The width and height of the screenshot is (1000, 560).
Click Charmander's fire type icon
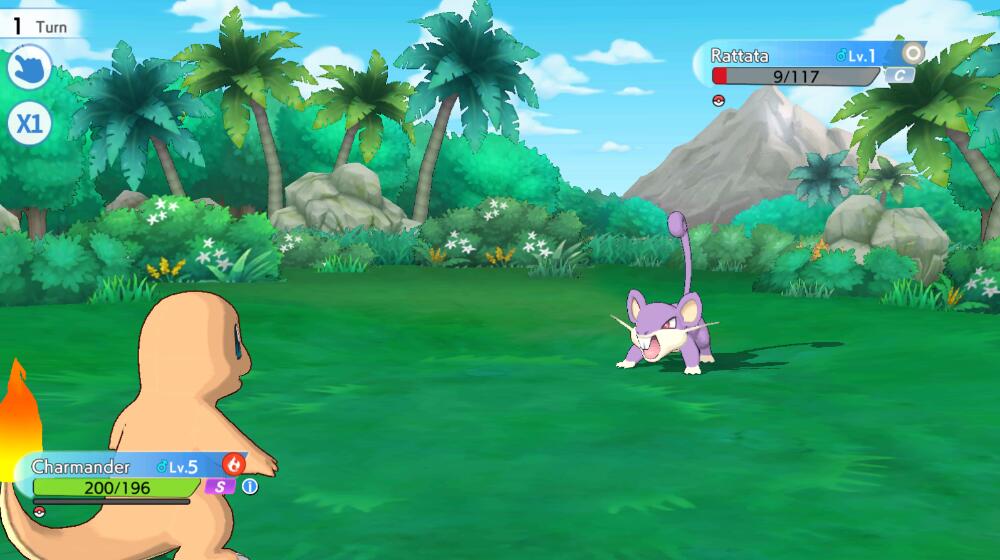pos(234,464)
